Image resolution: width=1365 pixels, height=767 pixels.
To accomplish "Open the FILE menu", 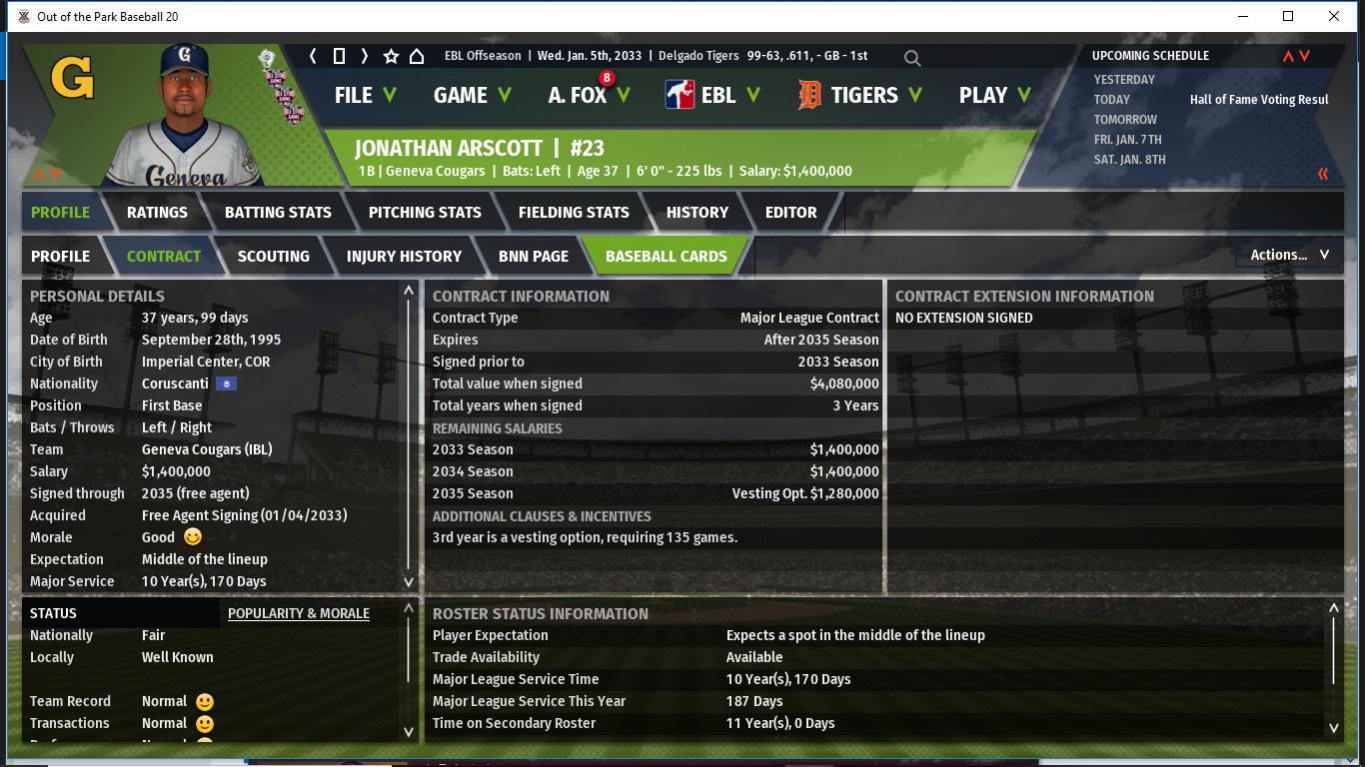I will click(364, 95).
